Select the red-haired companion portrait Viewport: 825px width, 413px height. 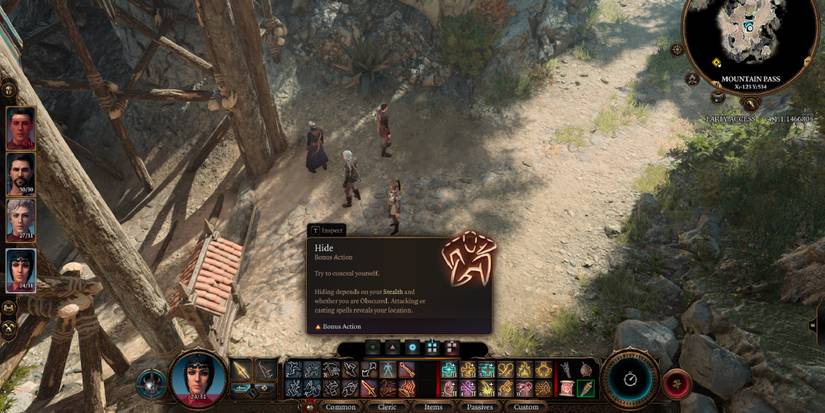(20, 127)
